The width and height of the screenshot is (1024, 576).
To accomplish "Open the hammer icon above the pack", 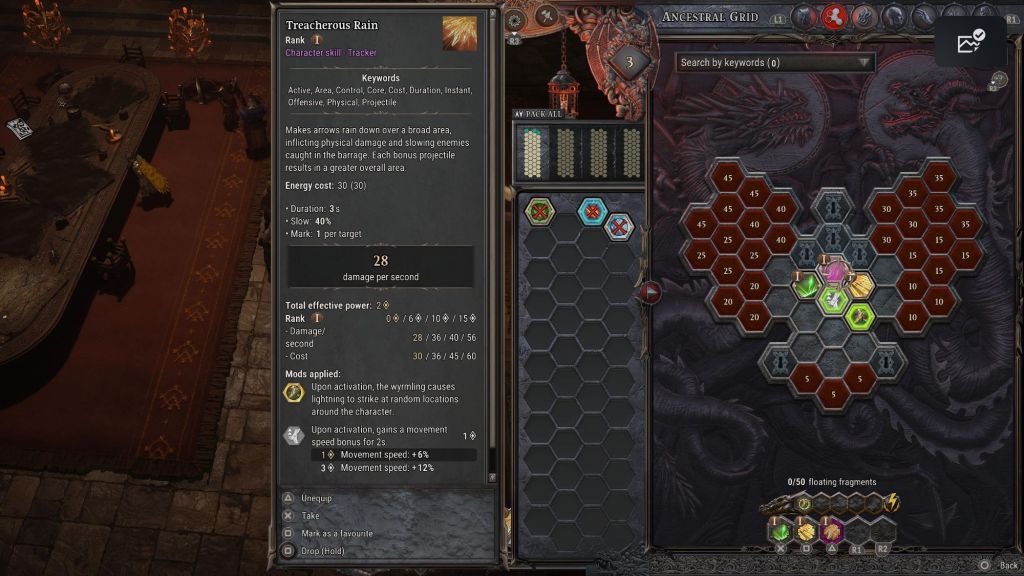I will 546,16.
